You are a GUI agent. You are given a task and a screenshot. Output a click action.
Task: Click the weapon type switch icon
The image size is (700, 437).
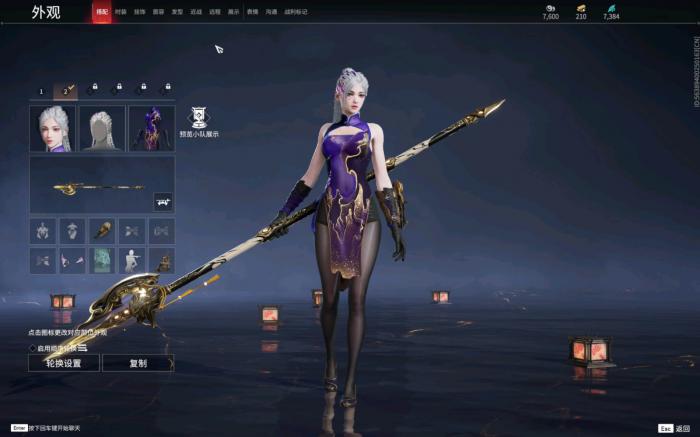click(162, 201)
